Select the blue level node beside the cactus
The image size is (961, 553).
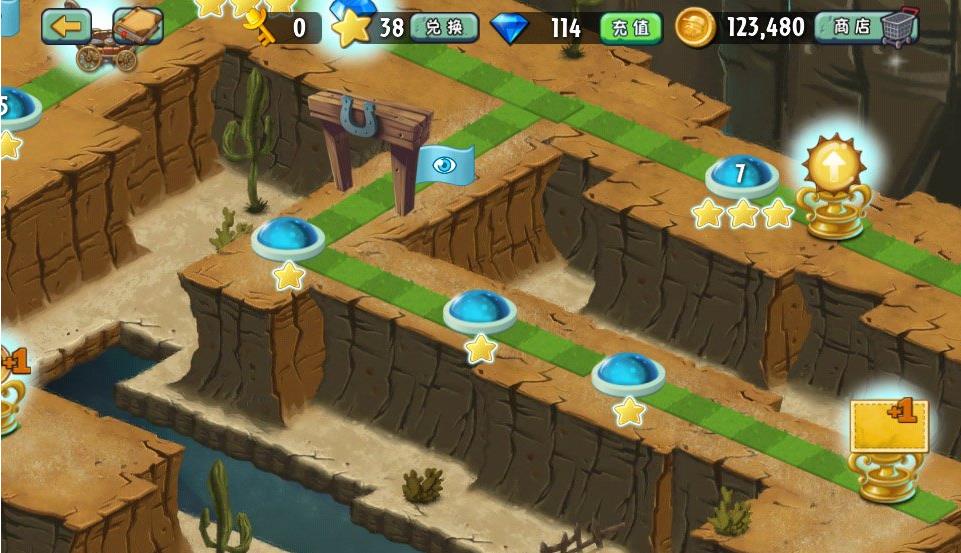pyautogui.click(x=288, y=238)
